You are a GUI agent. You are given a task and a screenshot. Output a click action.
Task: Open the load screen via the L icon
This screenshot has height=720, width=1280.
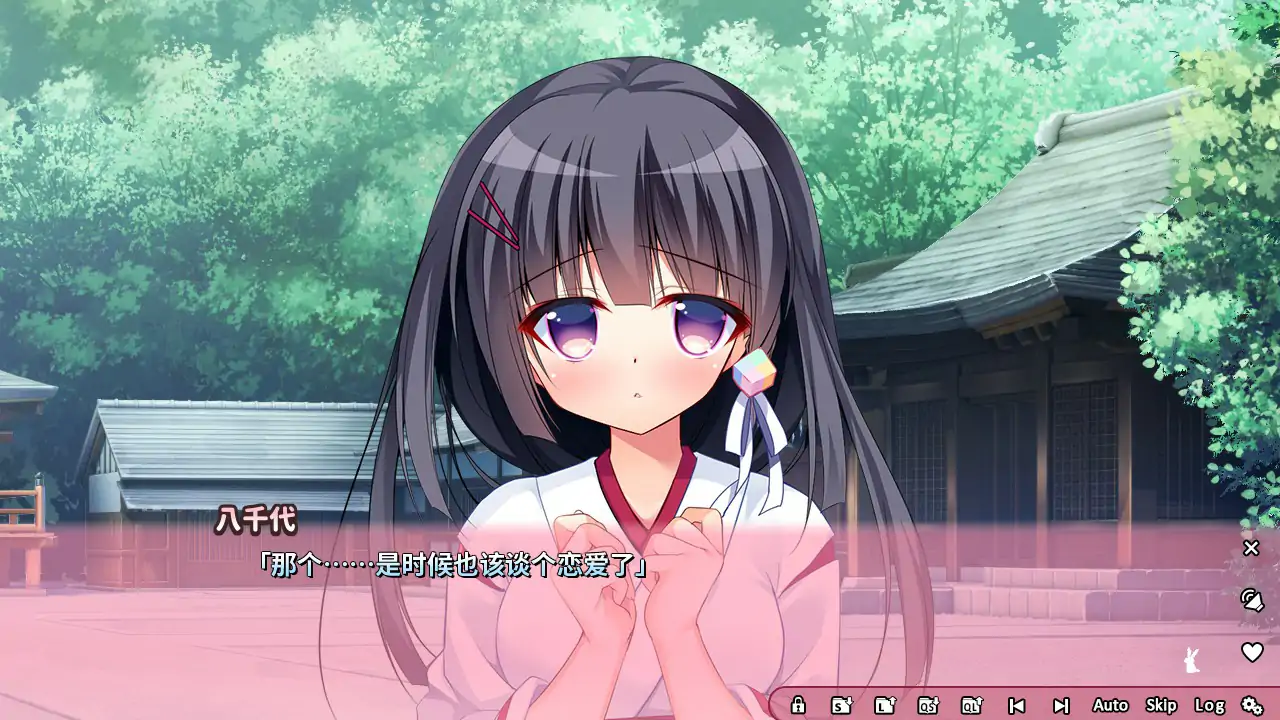tap(882, 705)
